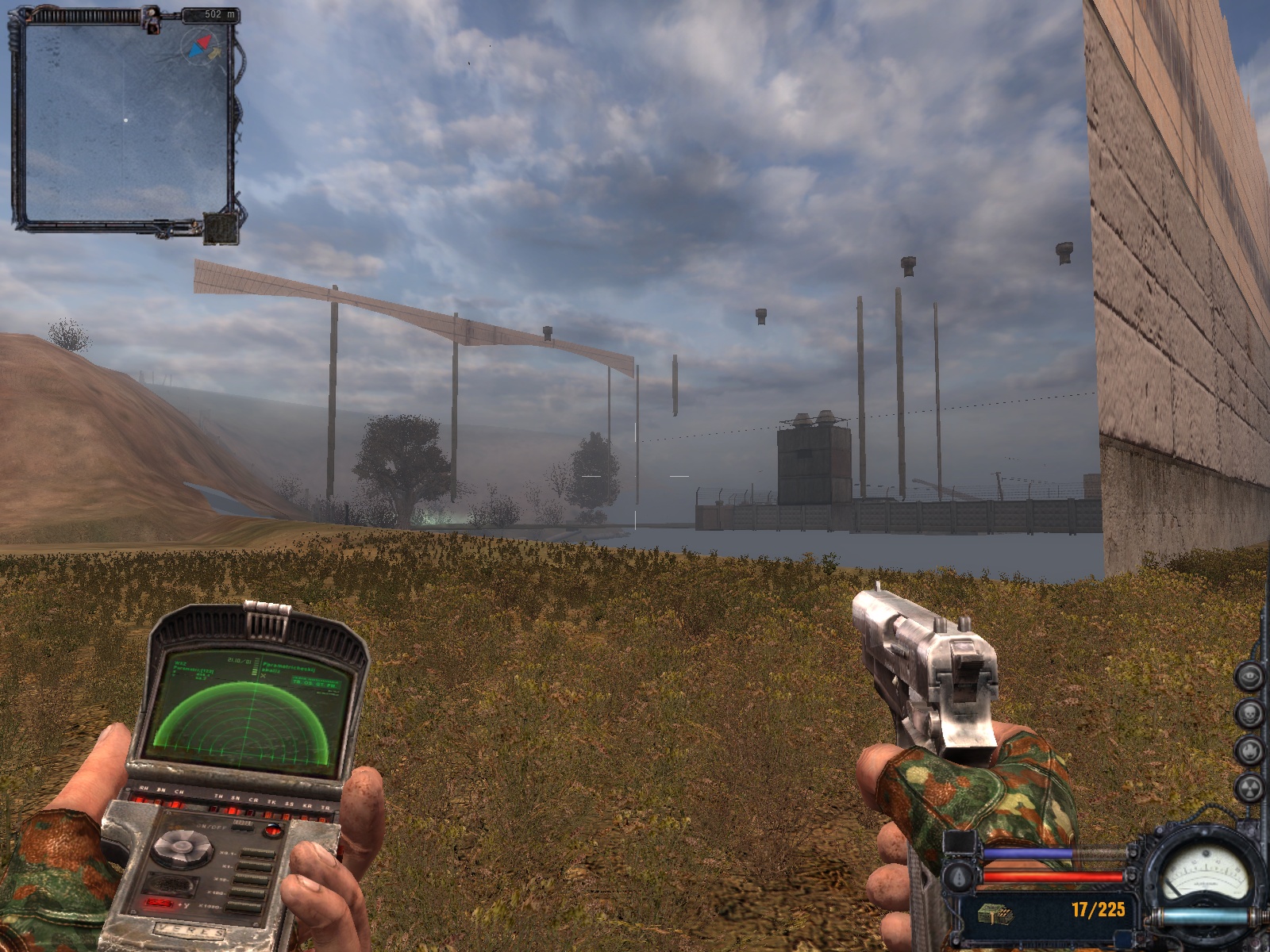
Task: Click the analog gauge dial
Action: (1205, 873)
